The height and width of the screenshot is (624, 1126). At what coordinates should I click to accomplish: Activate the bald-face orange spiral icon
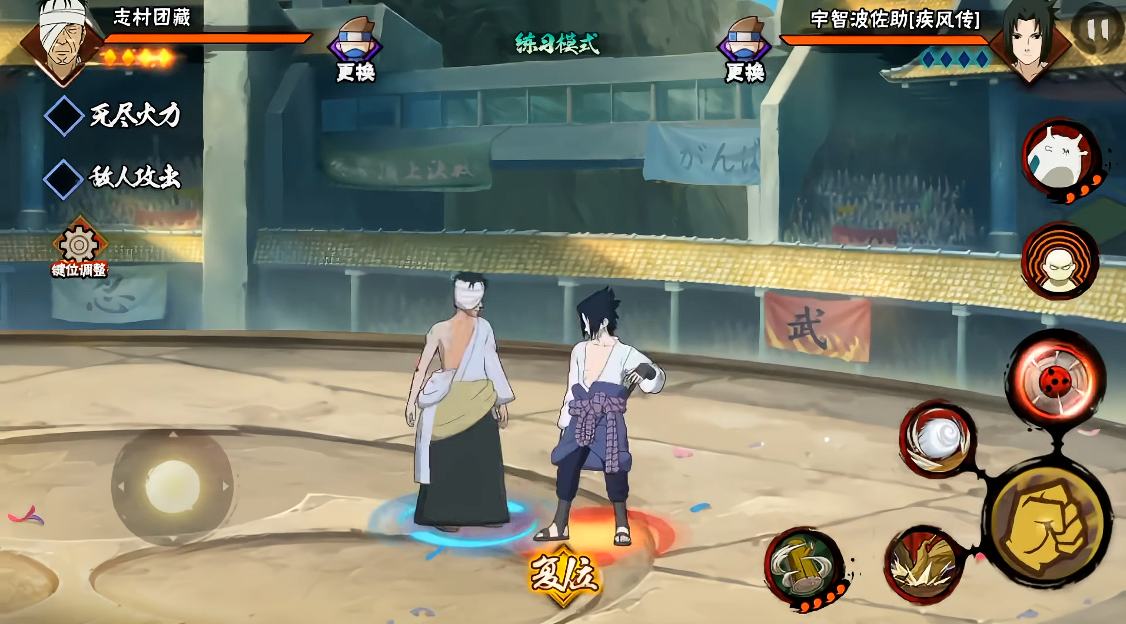click(x=1059, y=260)
